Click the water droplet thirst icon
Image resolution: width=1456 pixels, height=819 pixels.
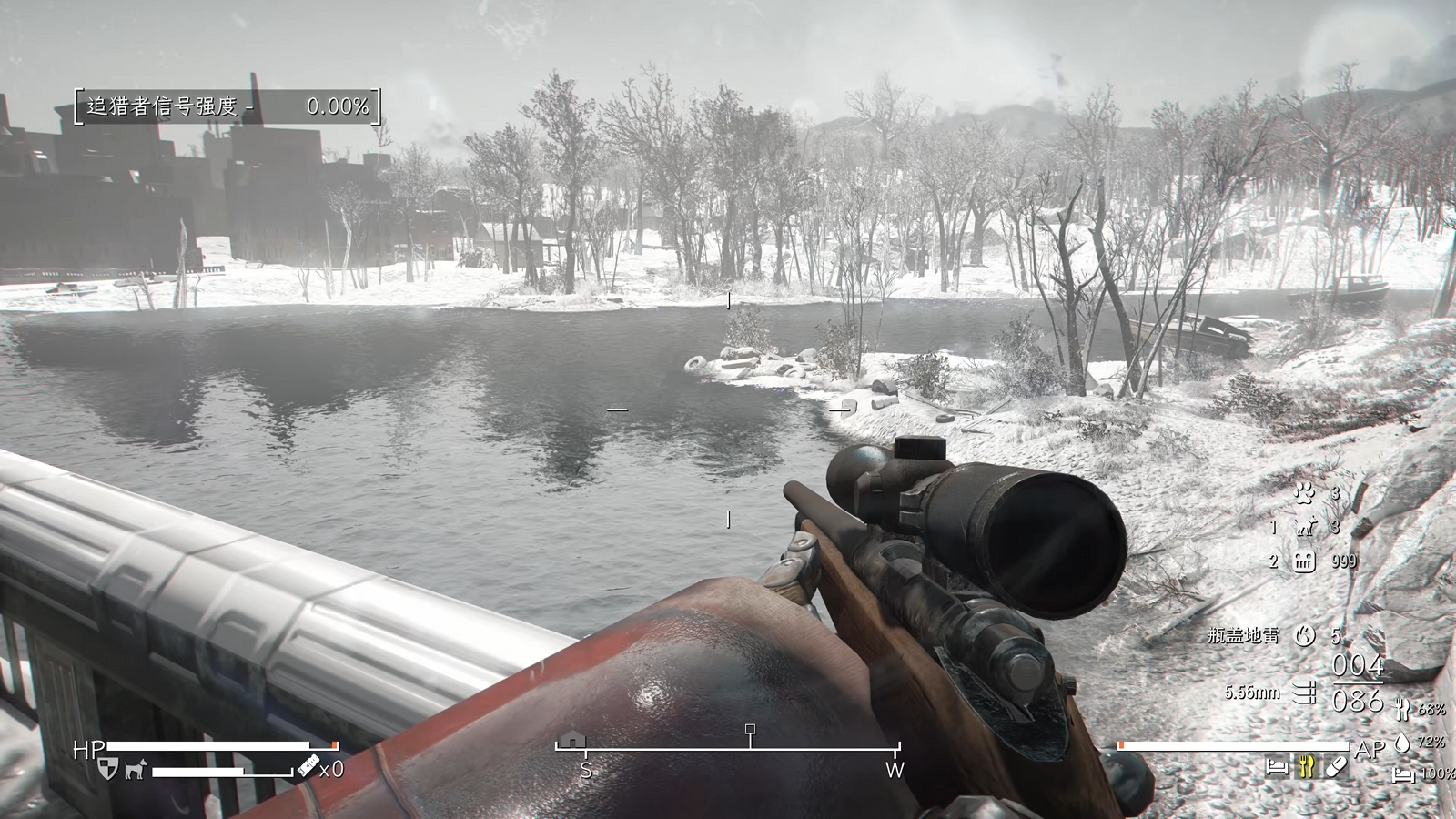point(1402,743)
